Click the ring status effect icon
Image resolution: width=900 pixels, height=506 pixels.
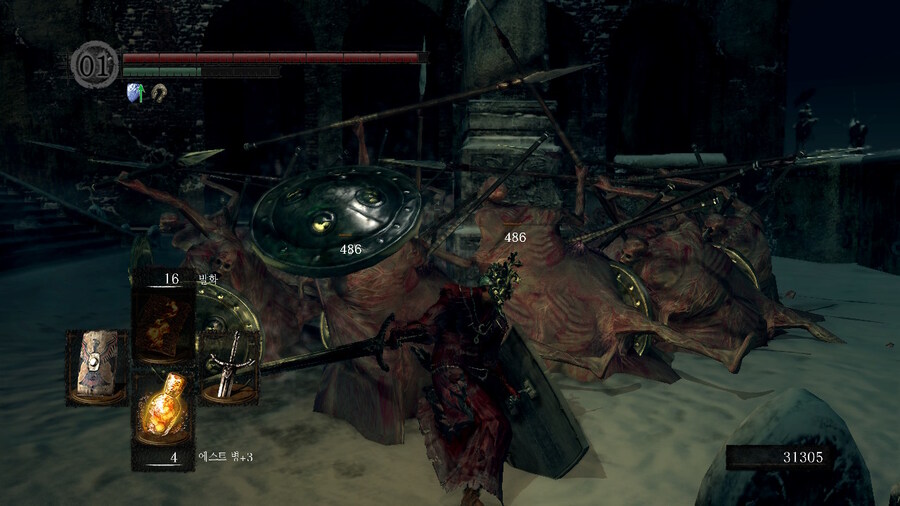coord(158,92)
